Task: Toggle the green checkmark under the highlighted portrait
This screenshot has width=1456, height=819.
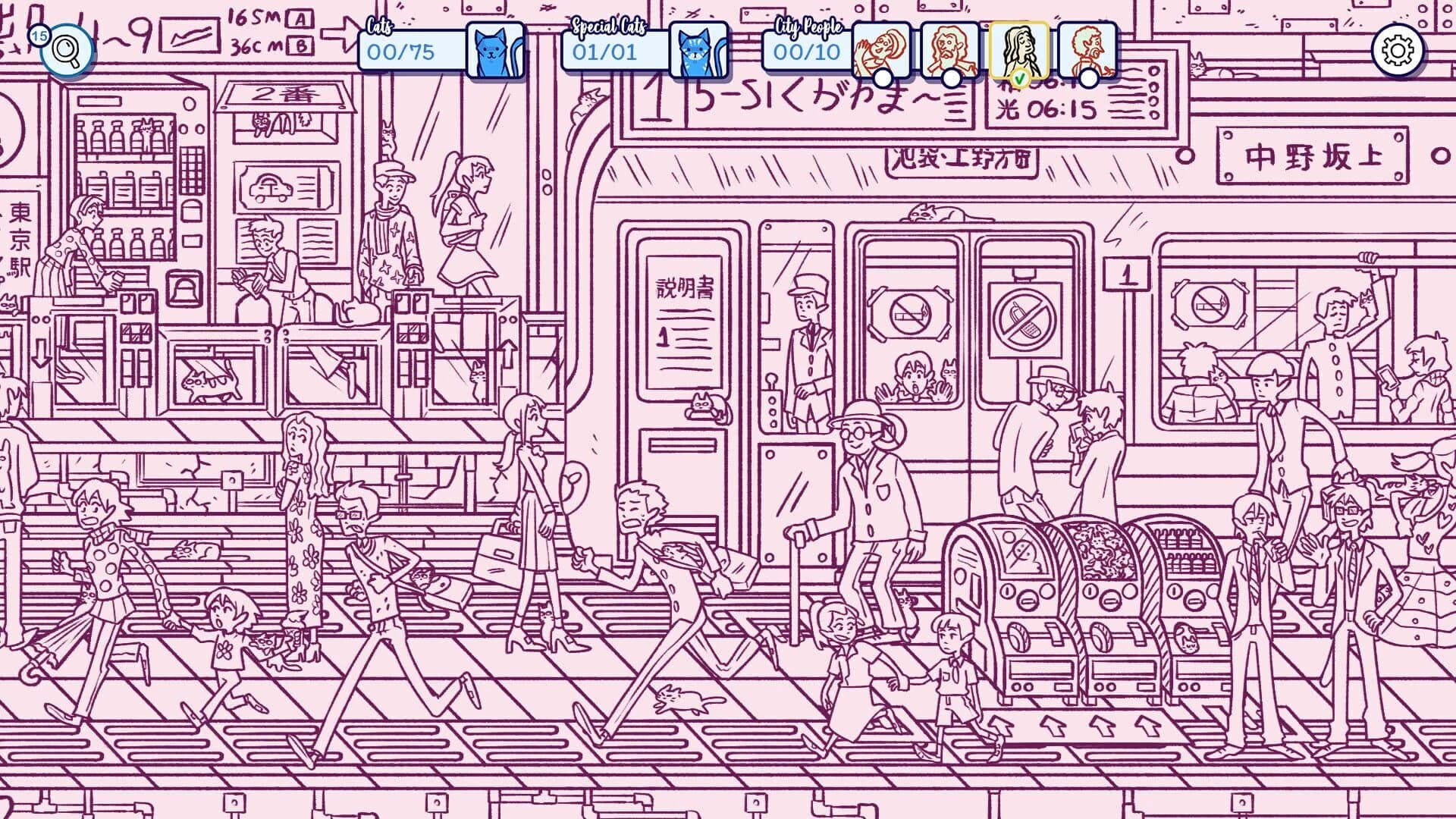Action: coord(1020,78)
